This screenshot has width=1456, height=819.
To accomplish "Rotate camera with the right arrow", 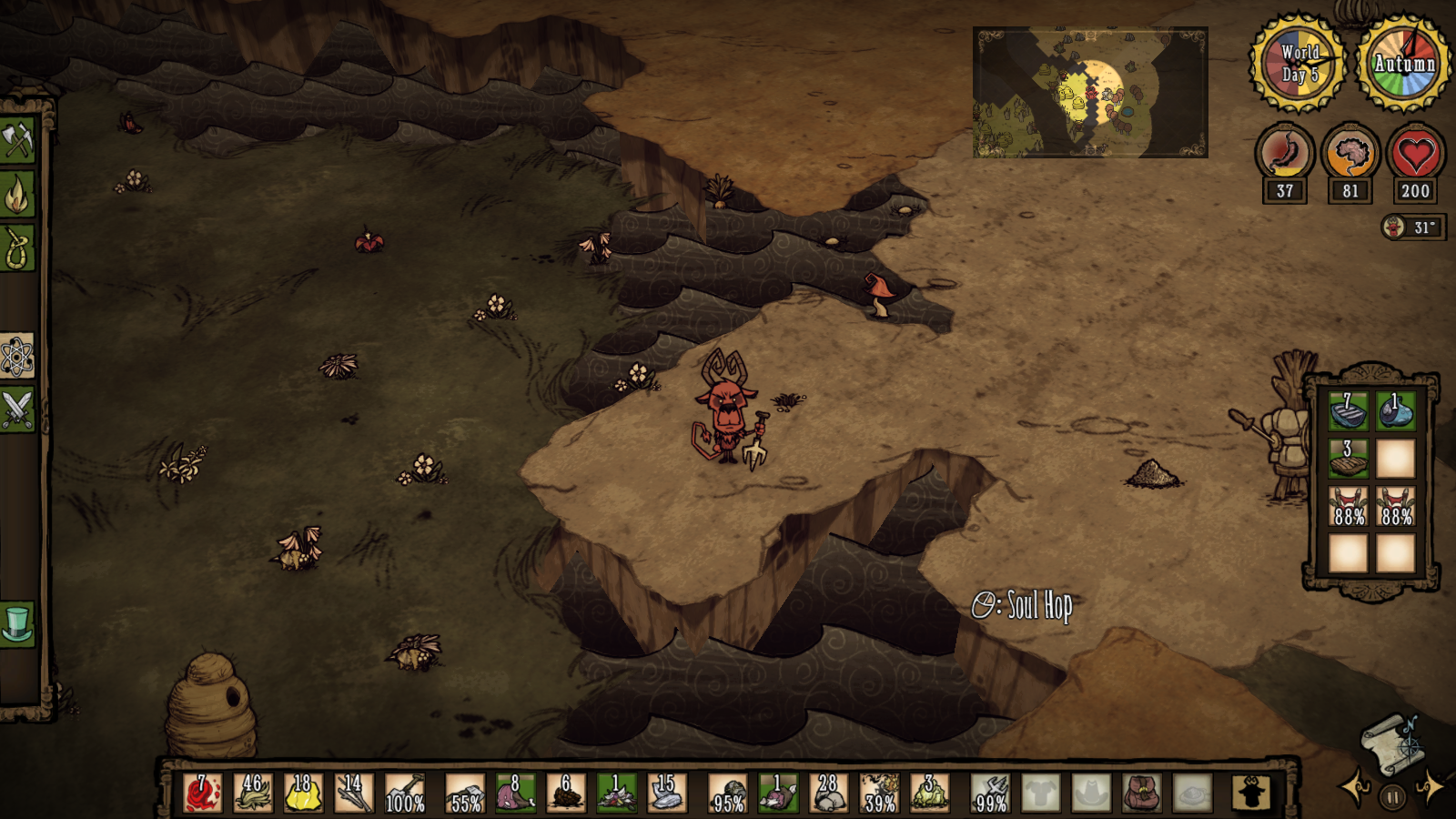I will 1429,786.
